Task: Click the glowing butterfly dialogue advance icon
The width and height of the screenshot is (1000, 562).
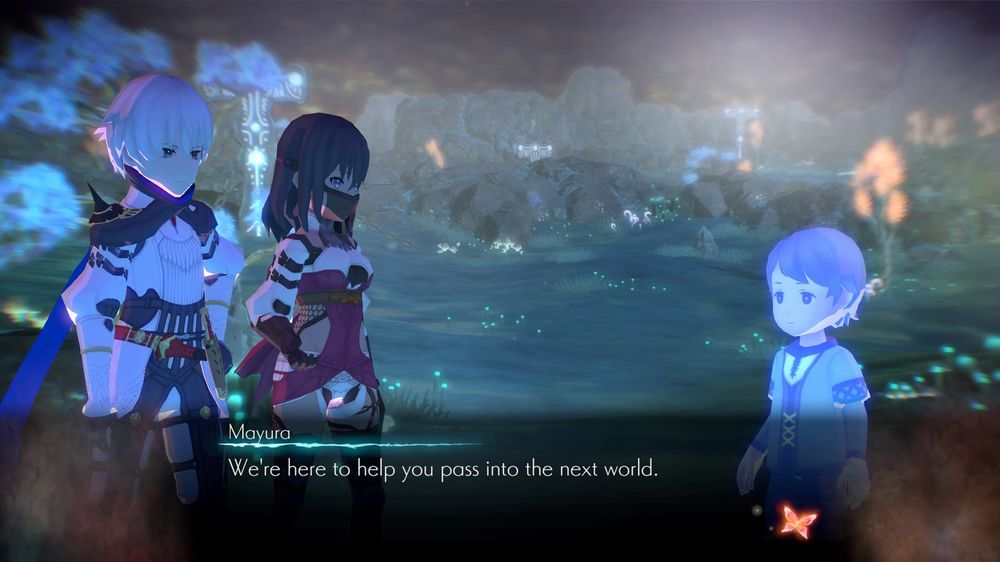Action: 798,521
